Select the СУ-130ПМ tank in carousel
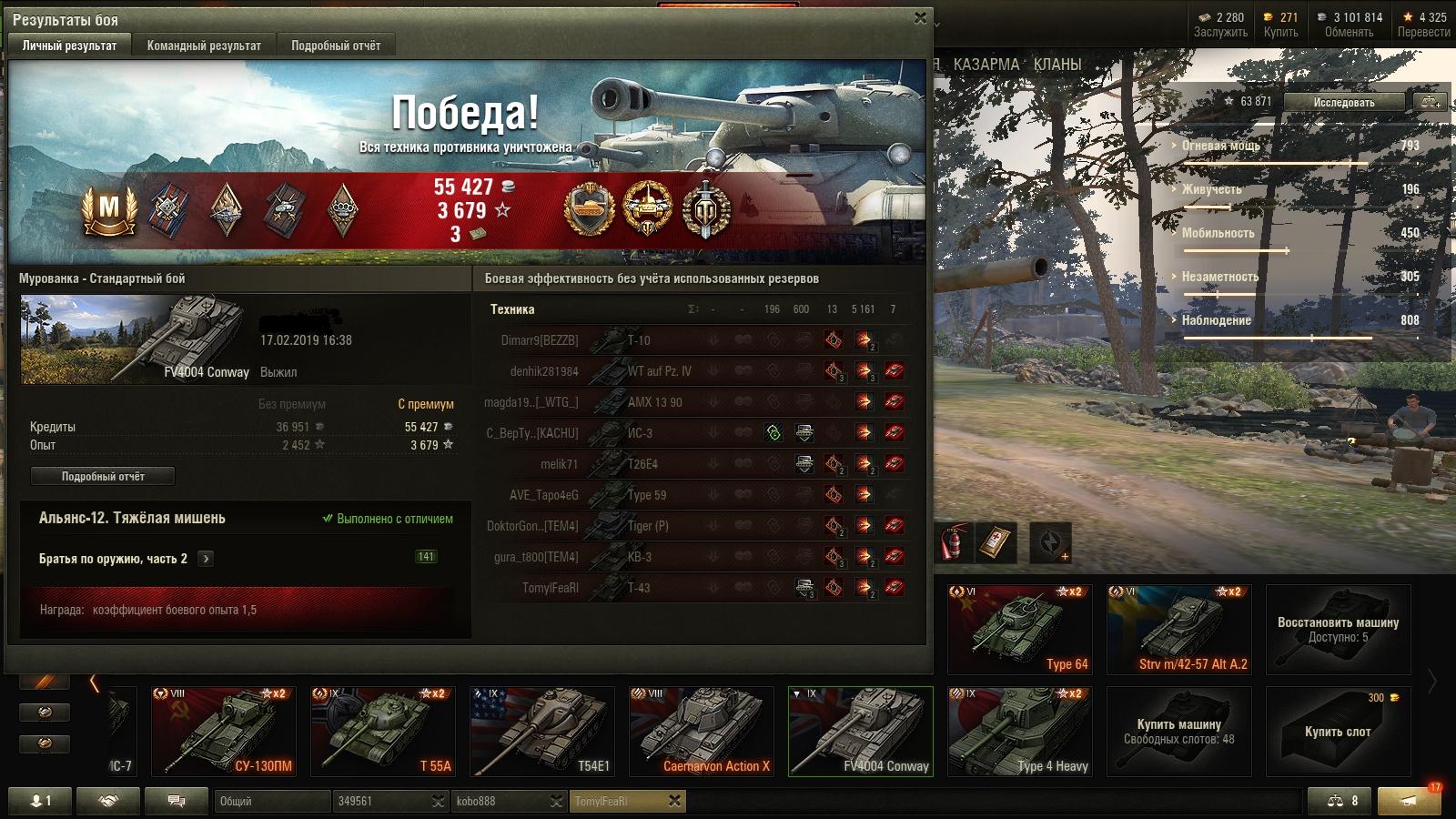The width and height of the screenshot is (1456, 819). [223, 731]
